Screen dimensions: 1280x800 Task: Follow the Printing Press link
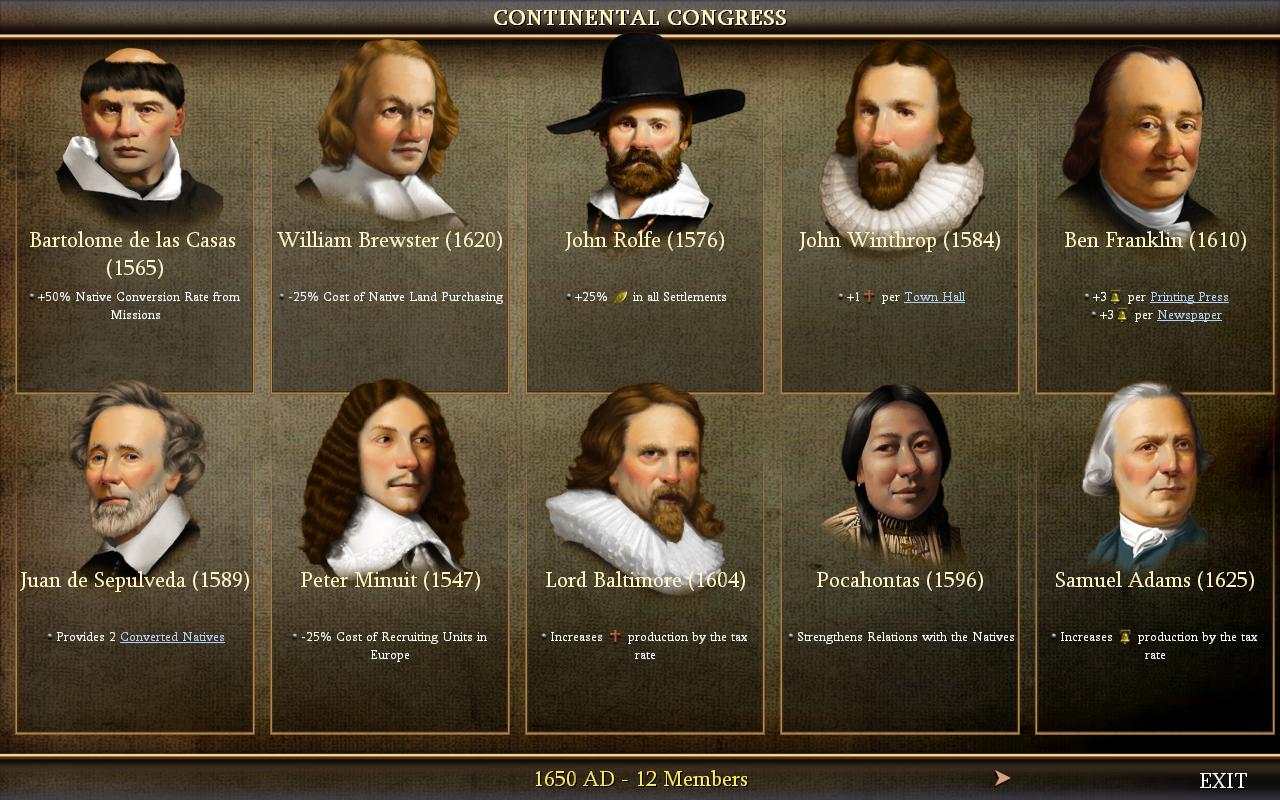click(x=1188, y=297)
